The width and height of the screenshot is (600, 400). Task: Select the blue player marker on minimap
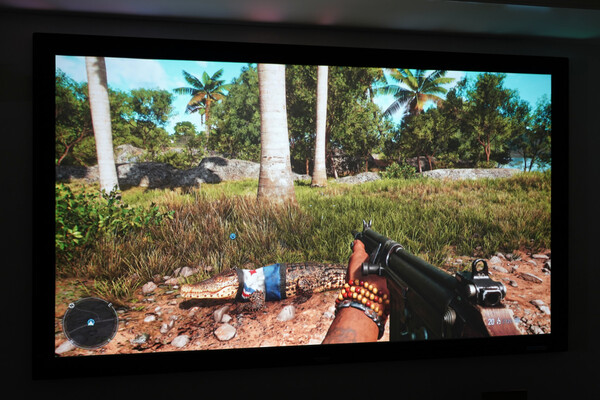click(x=90, y=322)
